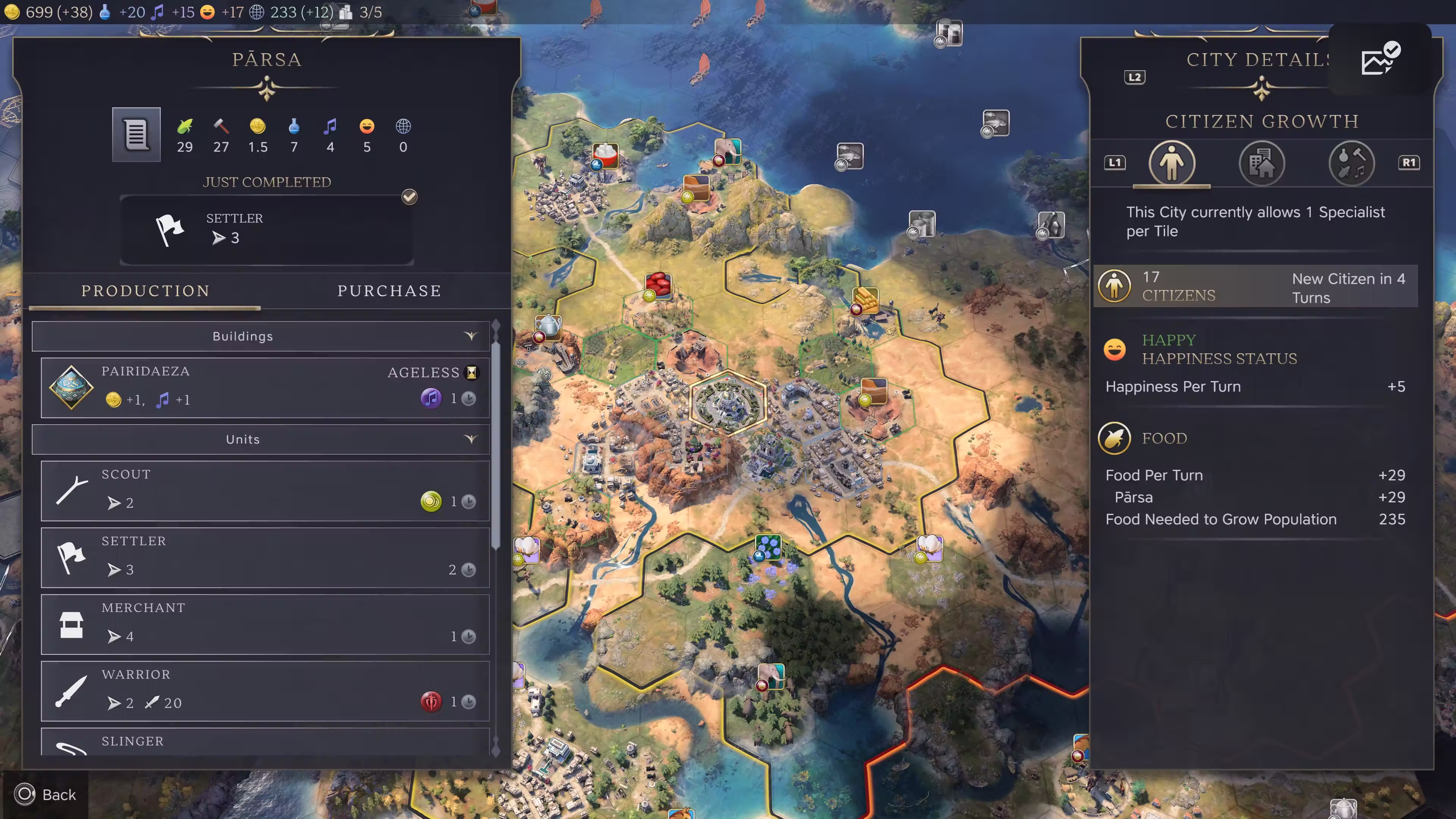The width and height of the screenshot is (1456, 819).
Task: Open the city yields breakdown scroll icon
Action: pos(136,135)
